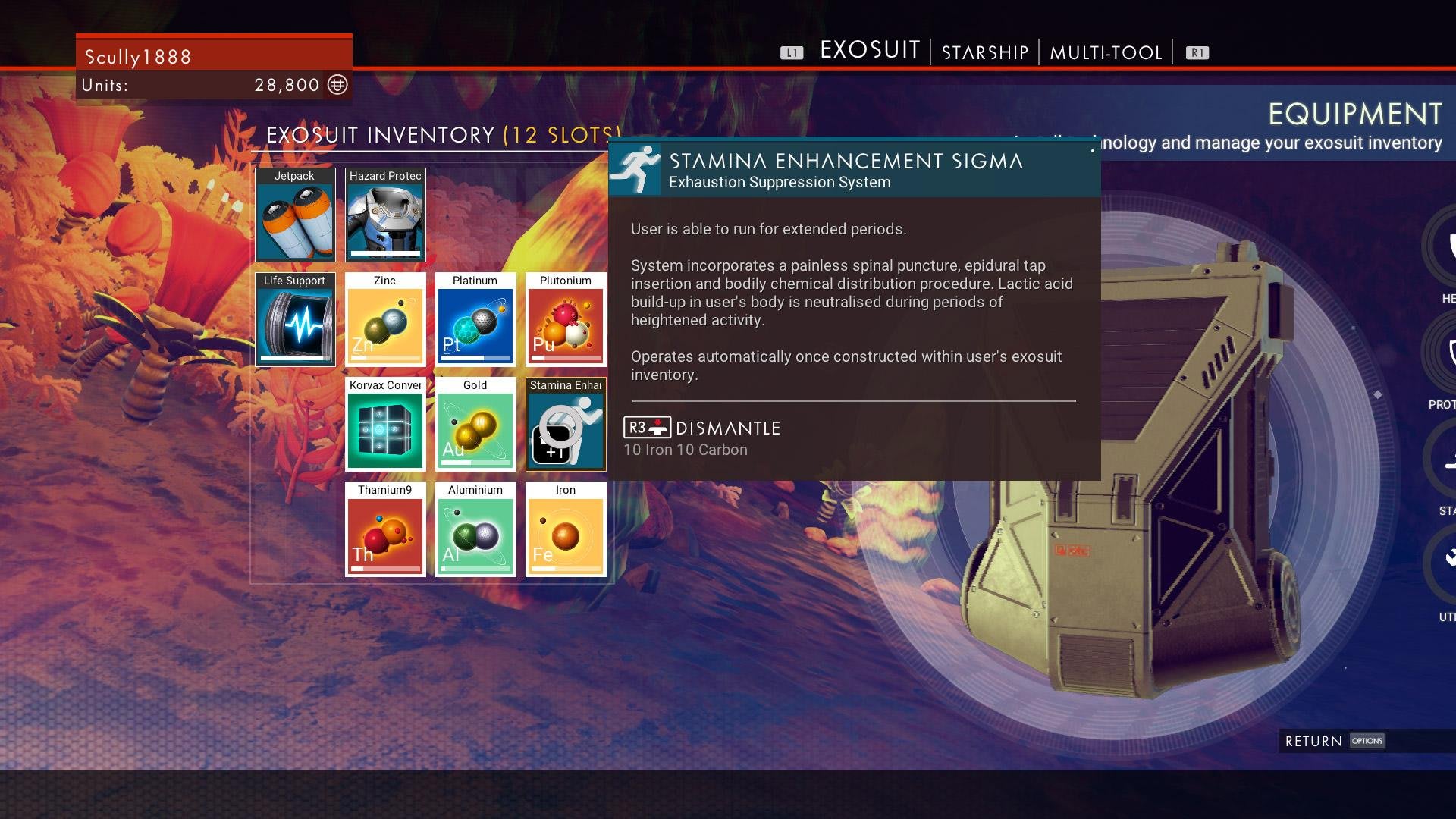1456x819 pixels.
Task: Select the Stamina Enhancement slot
Action: [x=566, y=425]
